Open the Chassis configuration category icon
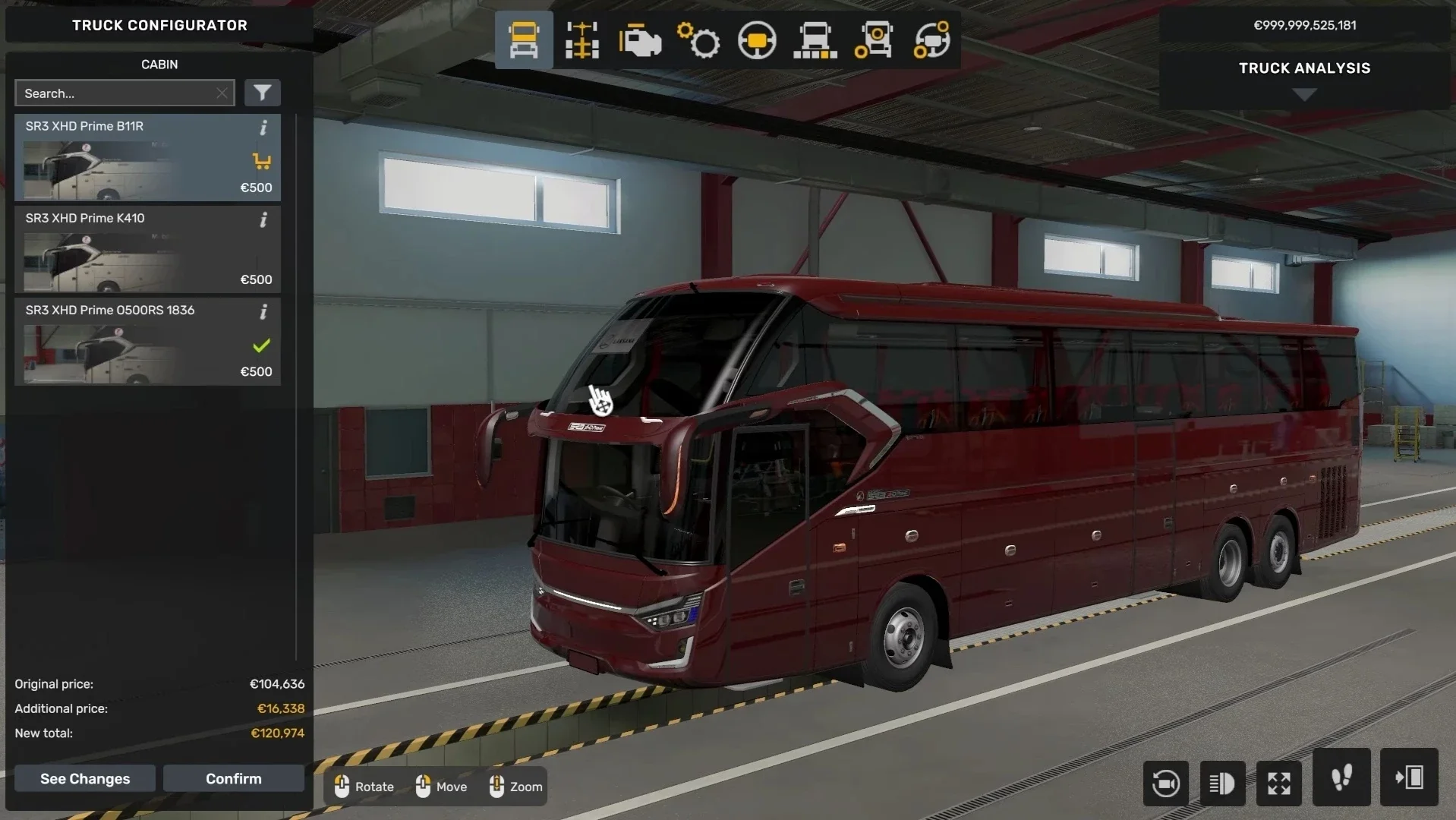 [581, 39]
